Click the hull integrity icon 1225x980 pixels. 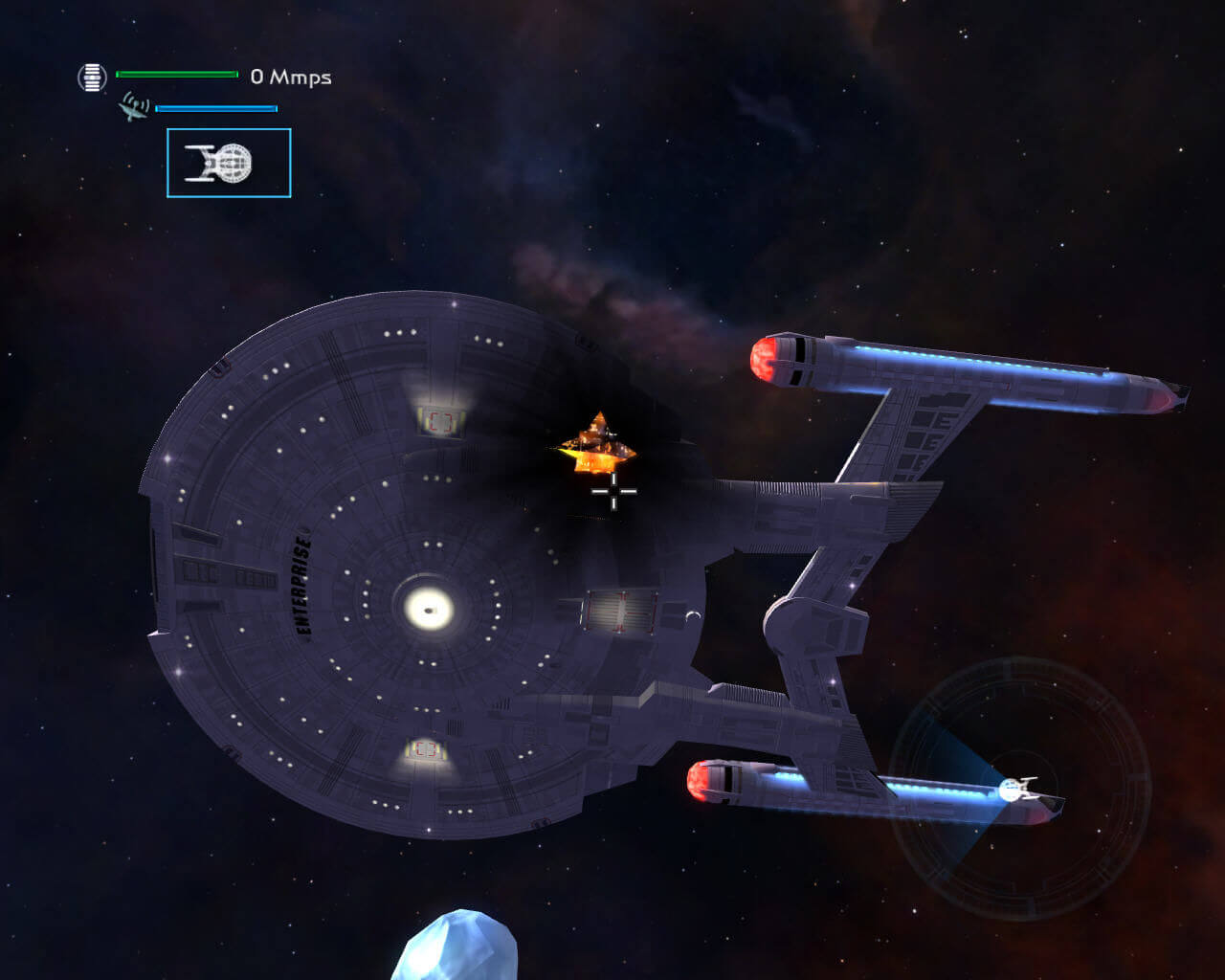coord(92,77)
